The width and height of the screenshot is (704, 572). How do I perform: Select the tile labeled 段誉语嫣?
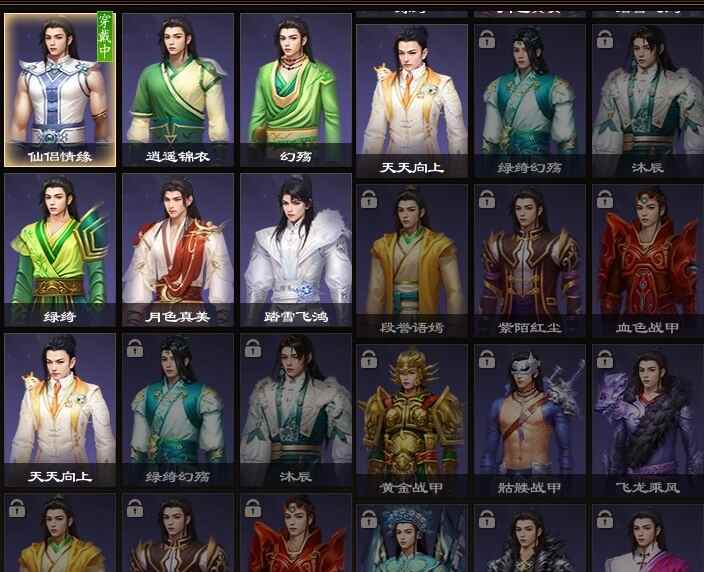(x=412, y=259)
